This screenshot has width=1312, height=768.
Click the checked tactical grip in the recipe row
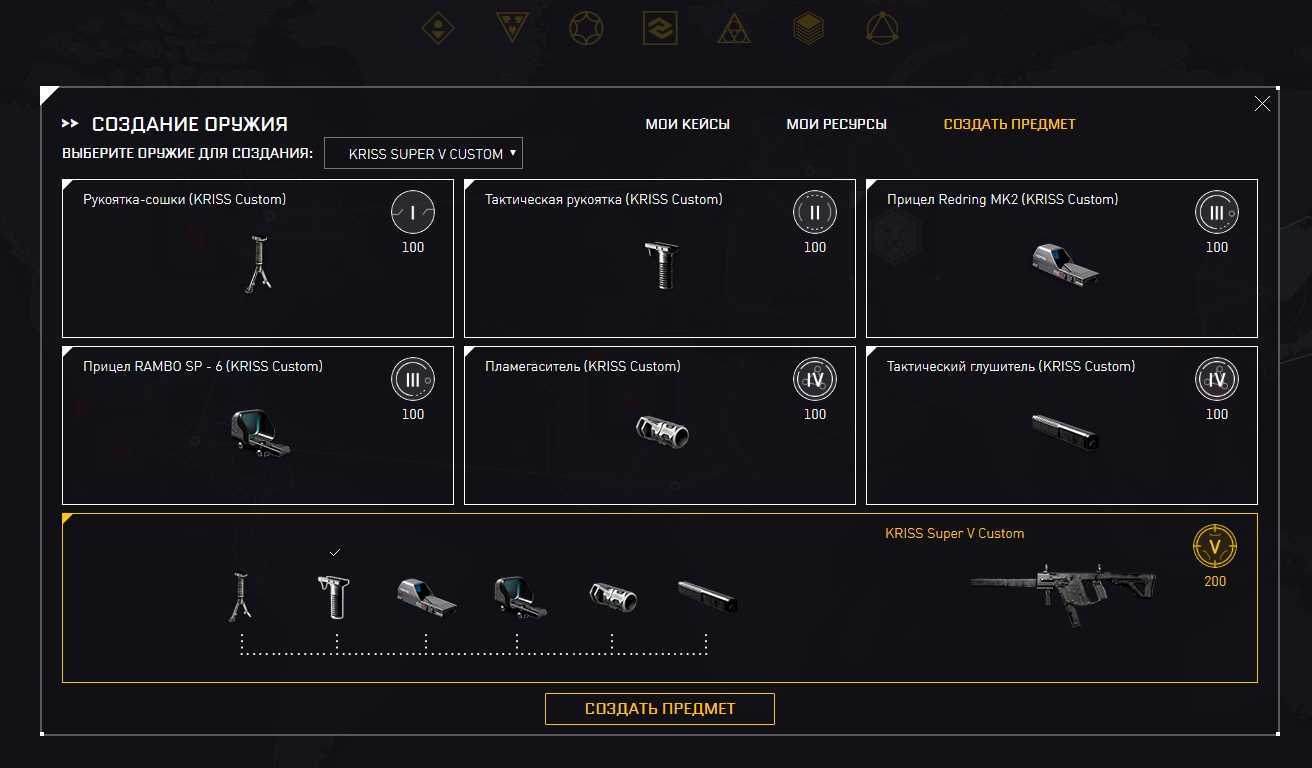point(336,597)
